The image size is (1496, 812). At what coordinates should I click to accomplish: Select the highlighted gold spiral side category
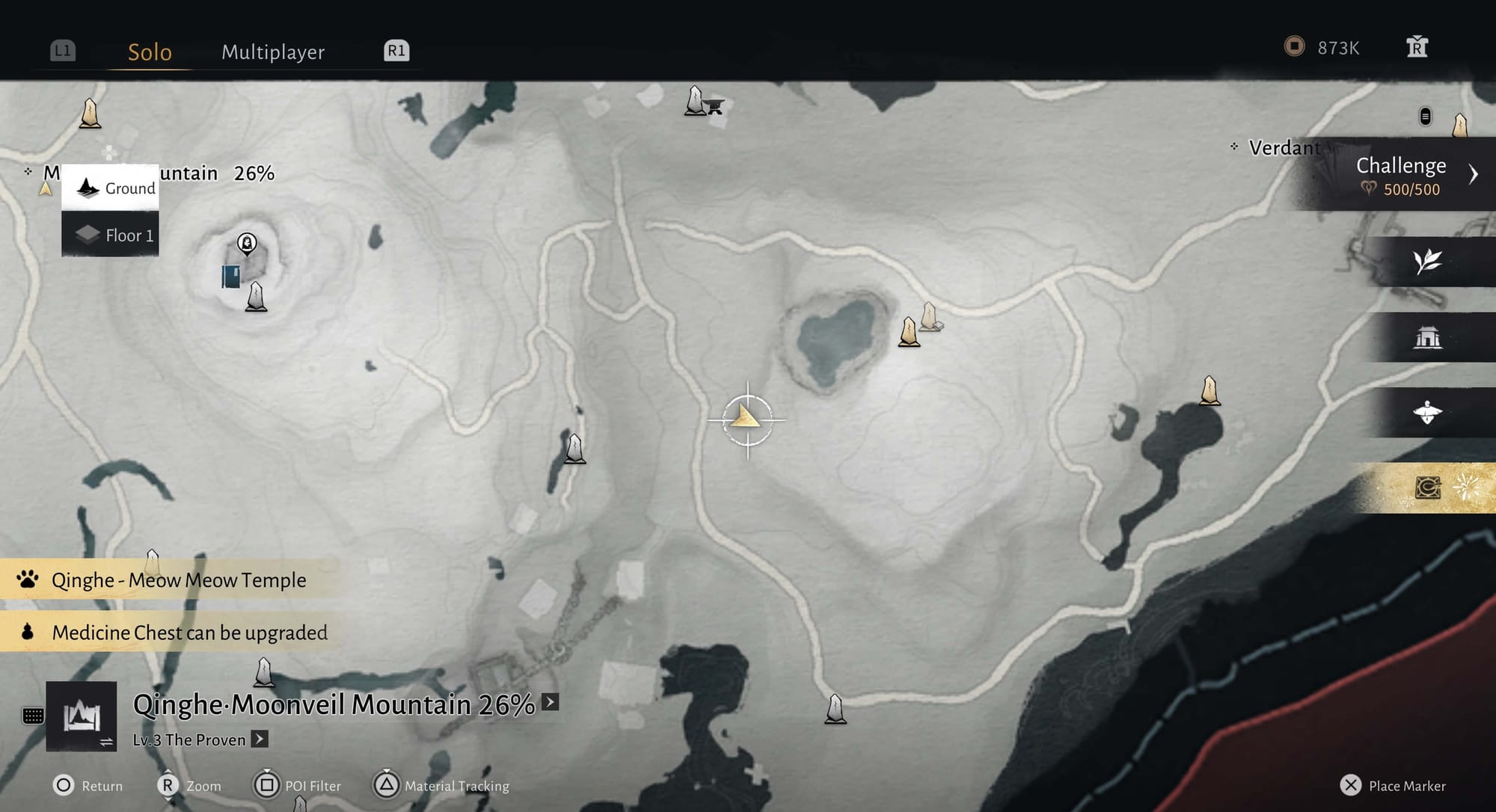[1427, 488]
